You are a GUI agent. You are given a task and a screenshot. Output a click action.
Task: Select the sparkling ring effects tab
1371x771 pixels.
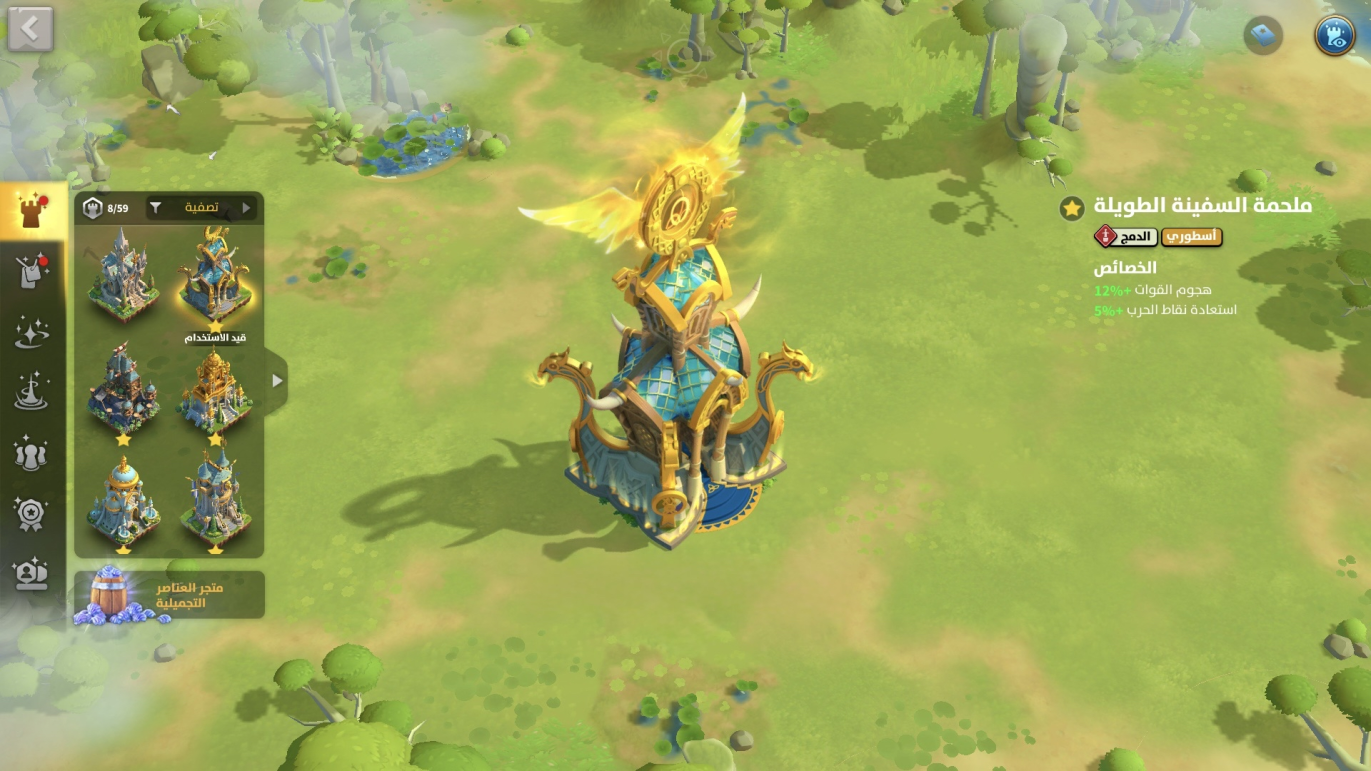32,332
